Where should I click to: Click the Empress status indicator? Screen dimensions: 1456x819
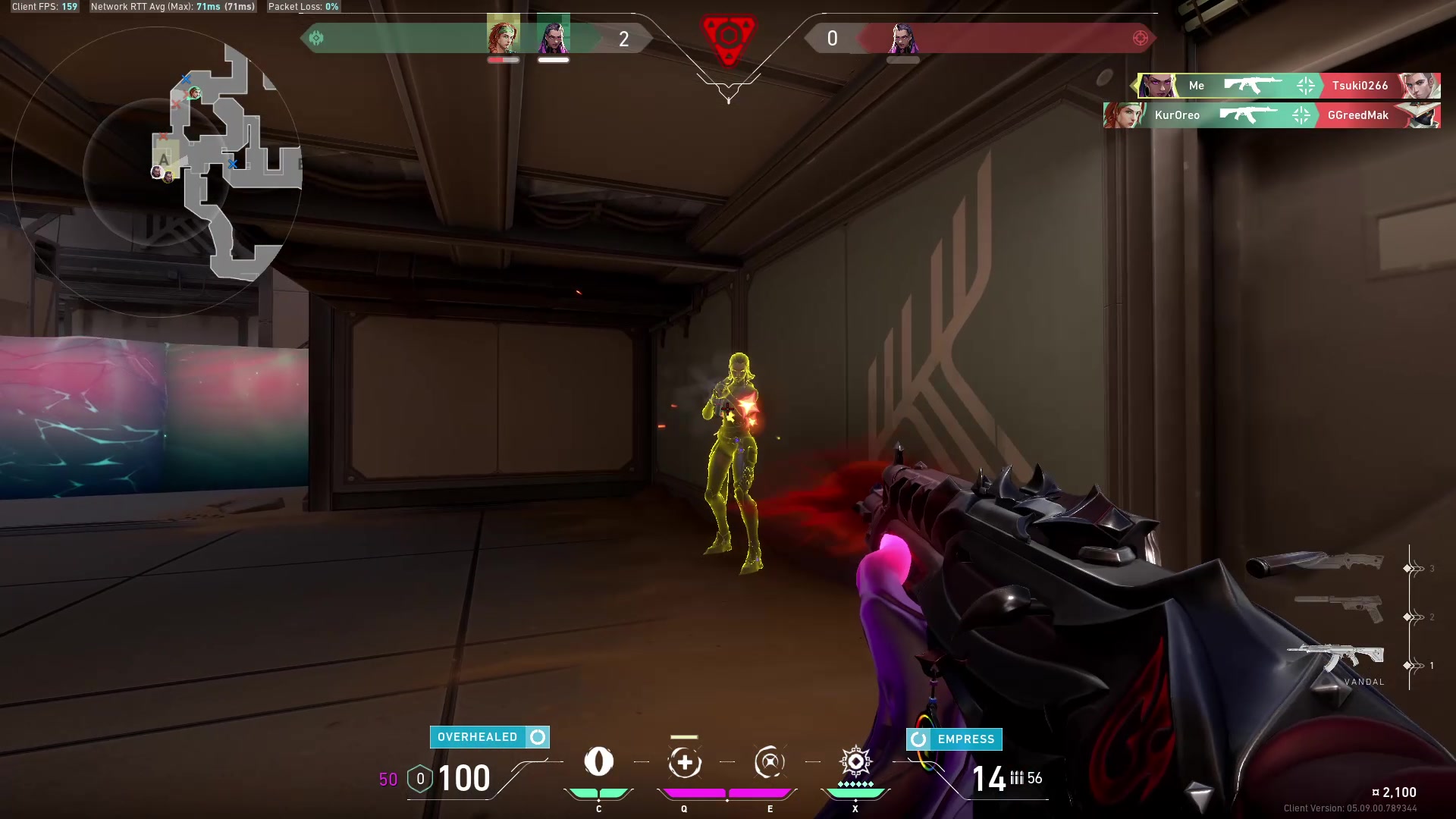pyautogui.click(x=954, y=739)
